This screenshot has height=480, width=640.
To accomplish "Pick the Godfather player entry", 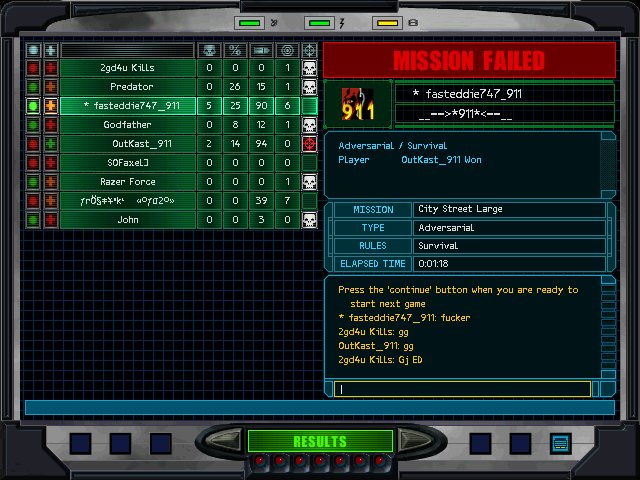I will (127, 125).
